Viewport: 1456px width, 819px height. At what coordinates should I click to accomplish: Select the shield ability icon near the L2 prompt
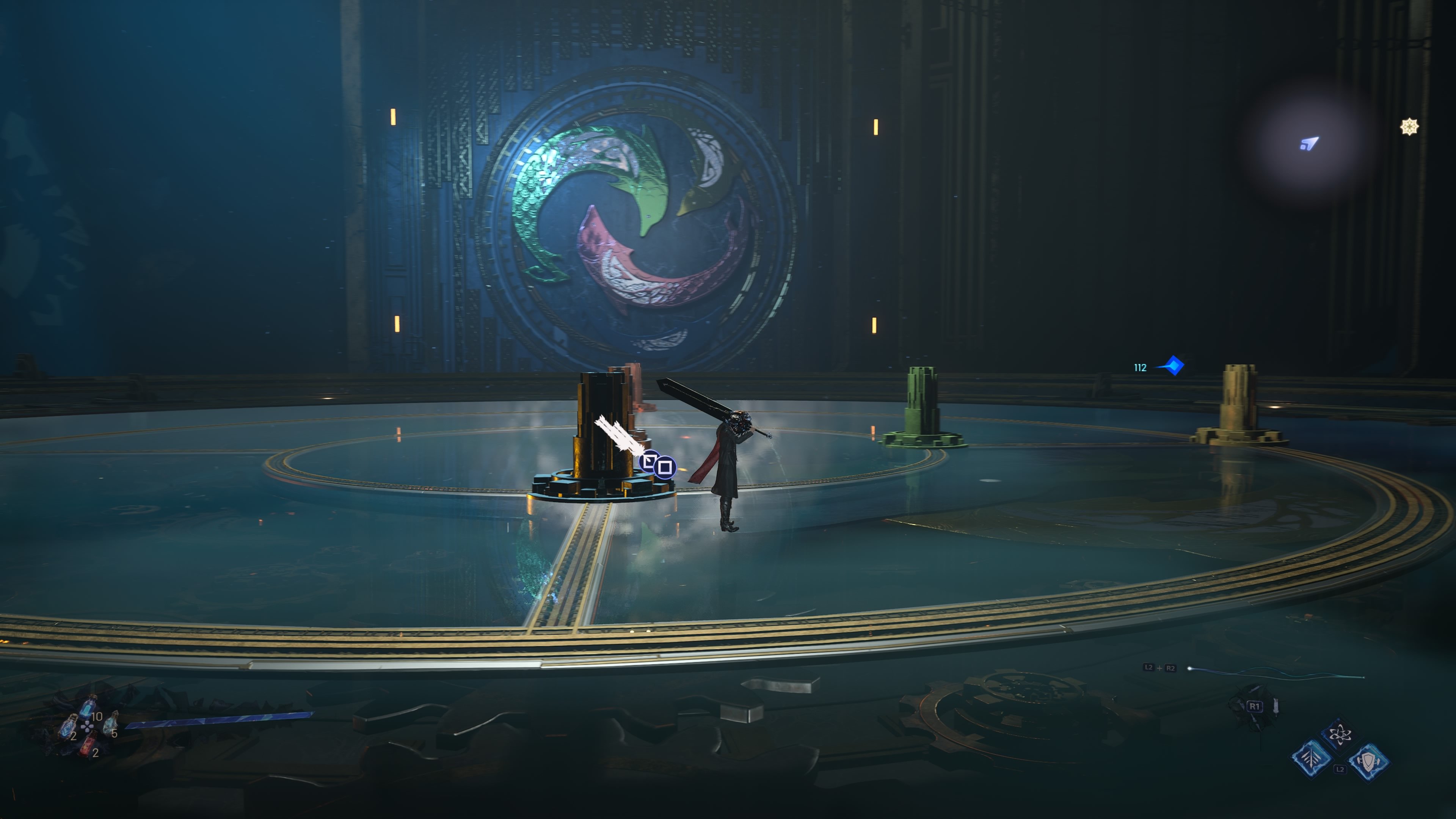1369,763
